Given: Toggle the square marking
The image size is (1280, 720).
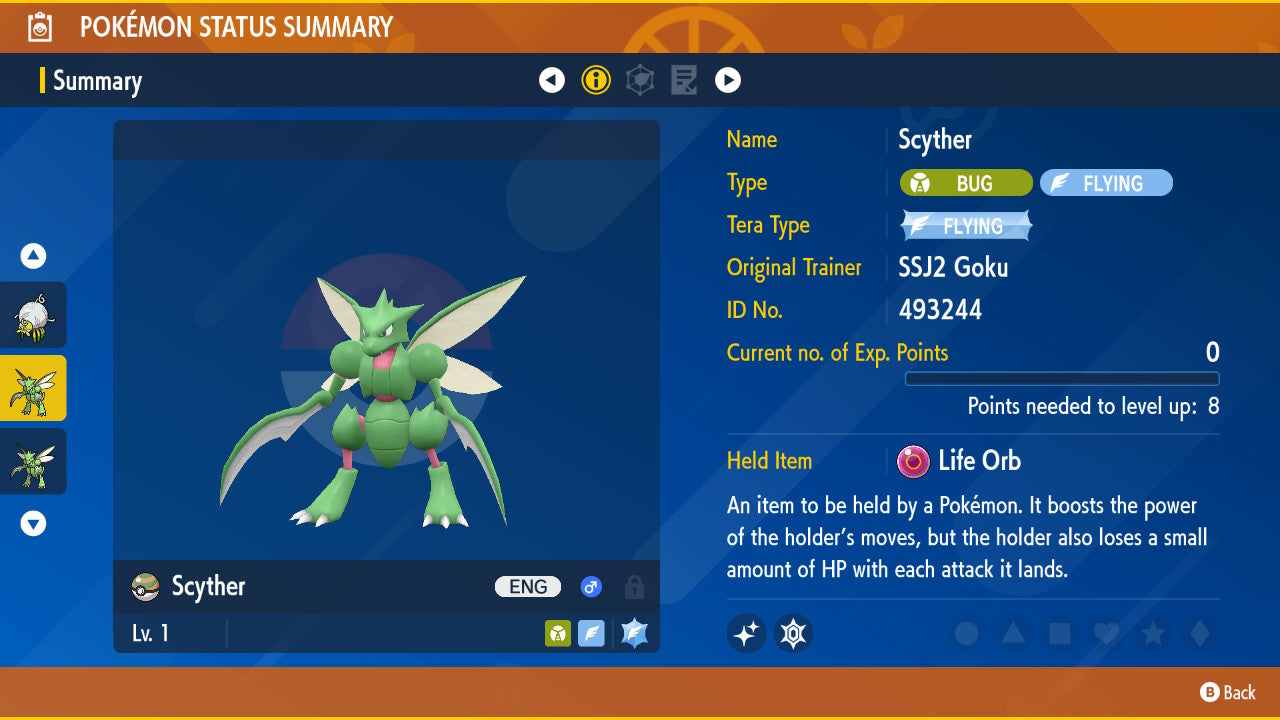Looking at the screenshot, I should coord(1059,633).
